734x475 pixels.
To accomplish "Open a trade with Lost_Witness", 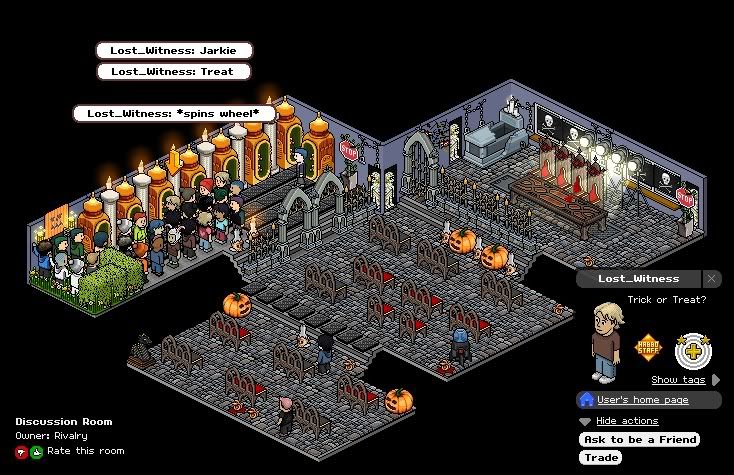I will [601, 458].
